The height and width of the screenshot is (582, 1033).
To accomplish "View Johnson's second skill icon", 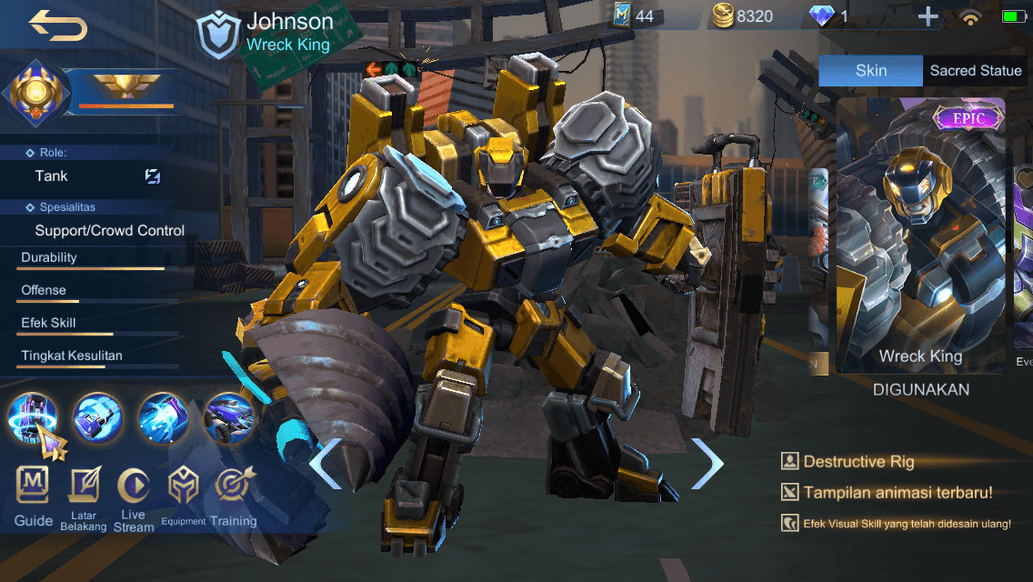I will (98, 418).
